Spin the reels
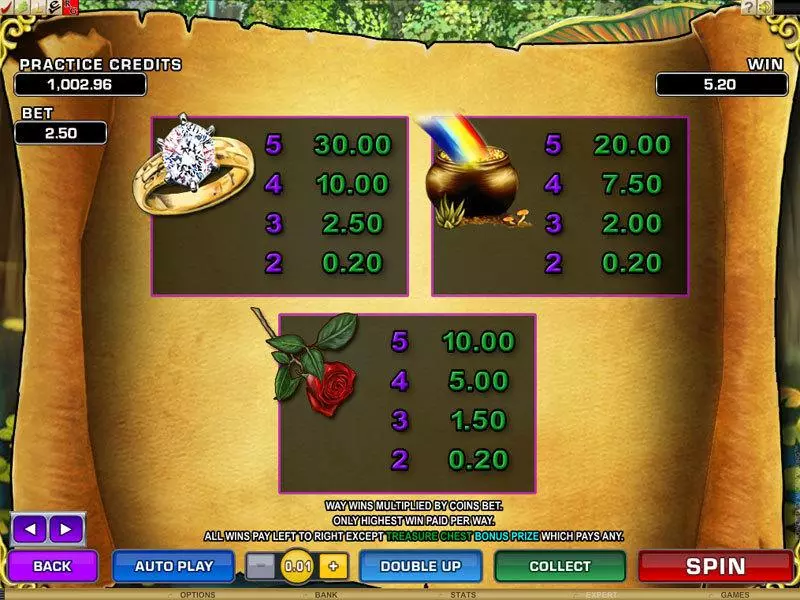 [715, 566]
